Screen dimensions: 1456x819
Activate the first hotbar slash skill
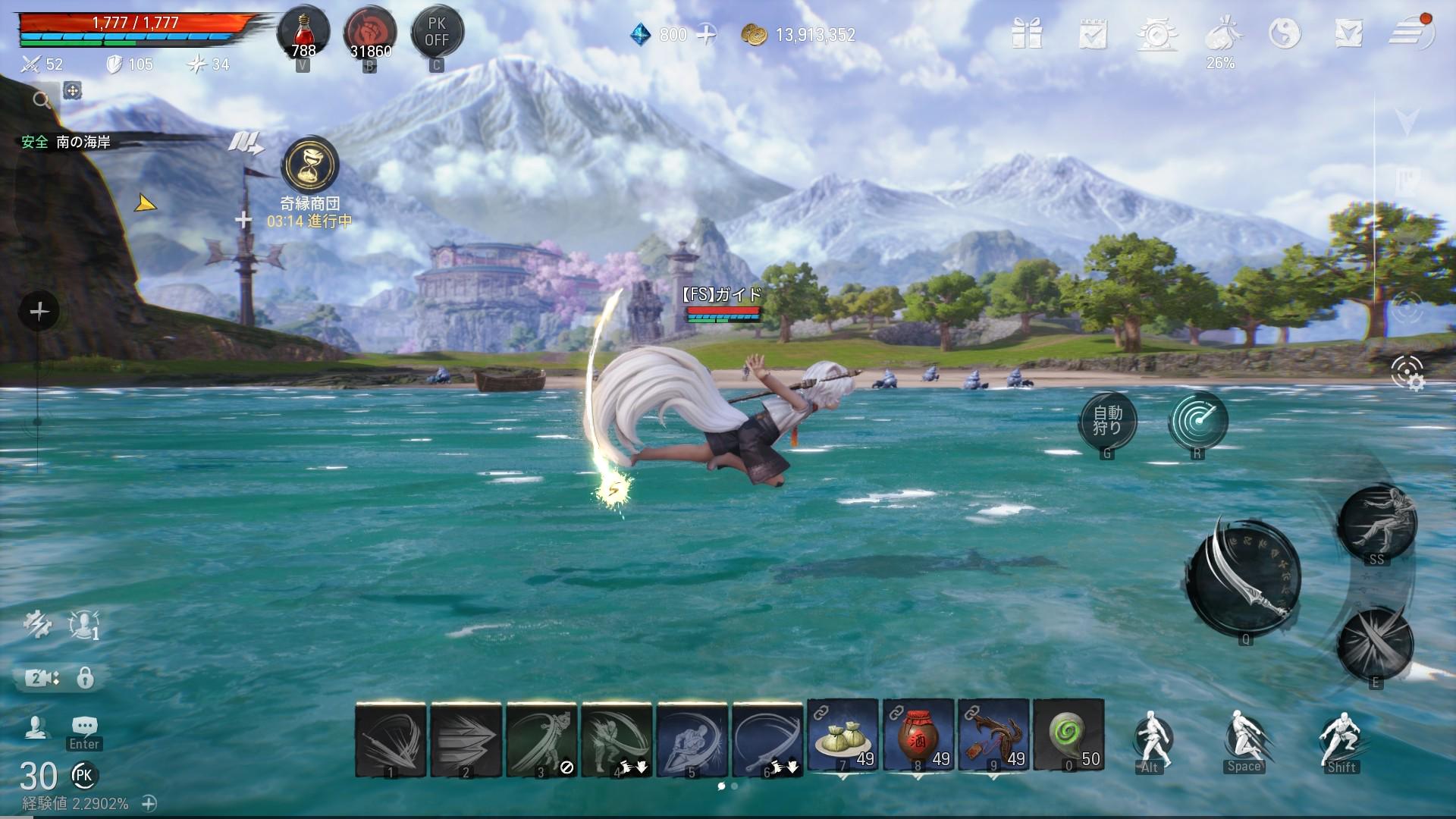(x=391, y=739)
